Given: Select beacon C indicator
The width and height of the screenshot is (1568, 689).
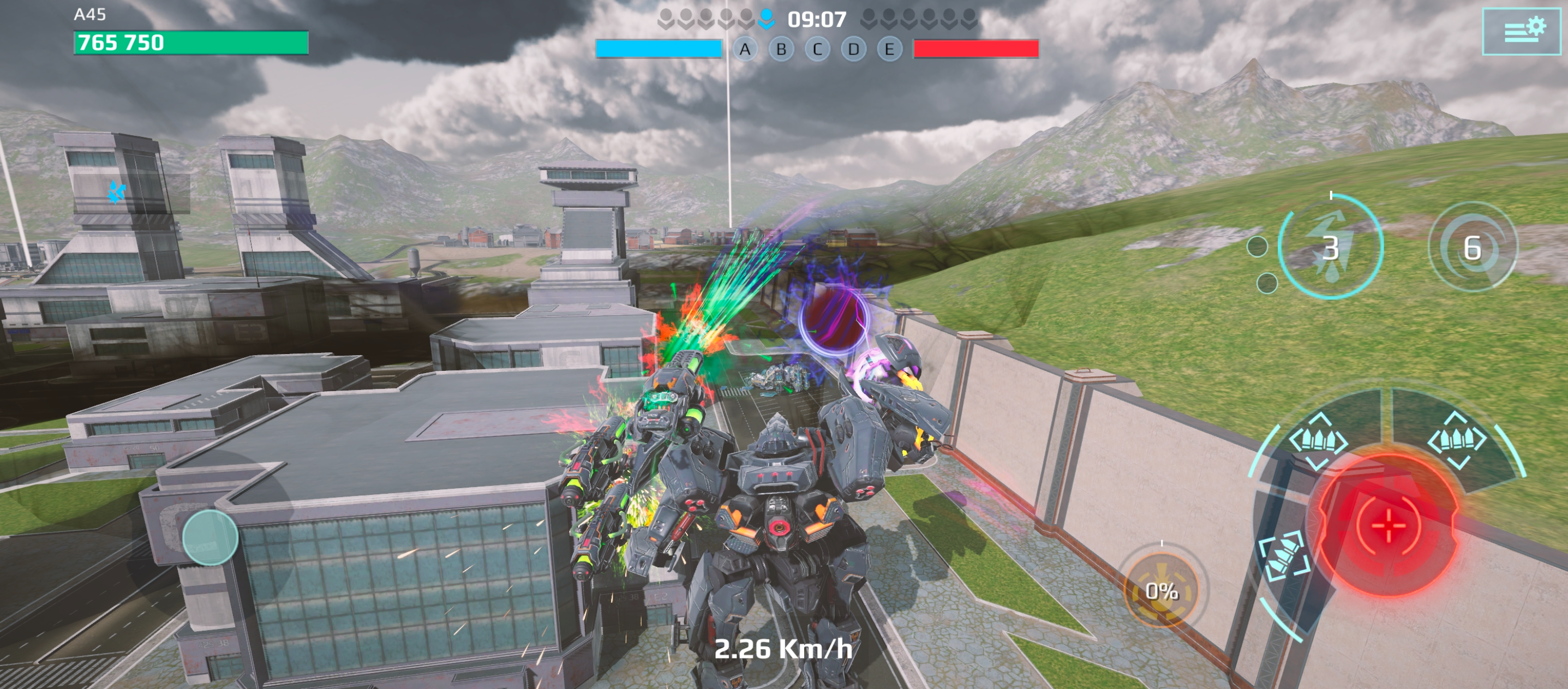Looking at the screenshot, I should click(817, 49).
